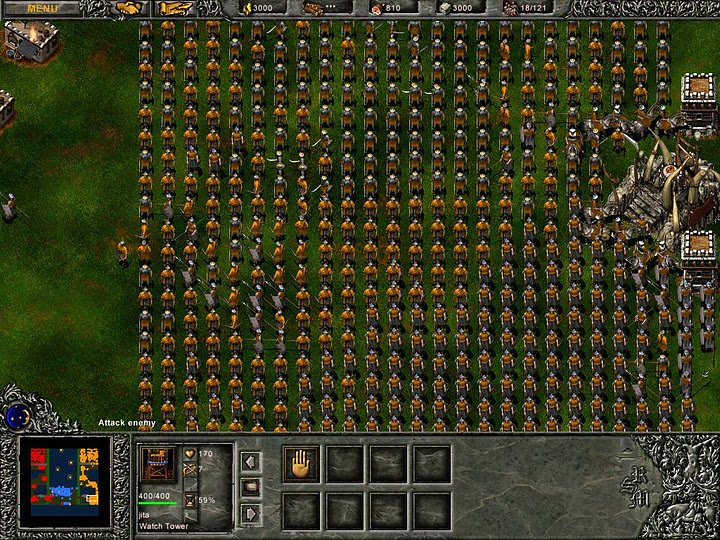Open diplomacy with the handshake icon

(129, 9)
